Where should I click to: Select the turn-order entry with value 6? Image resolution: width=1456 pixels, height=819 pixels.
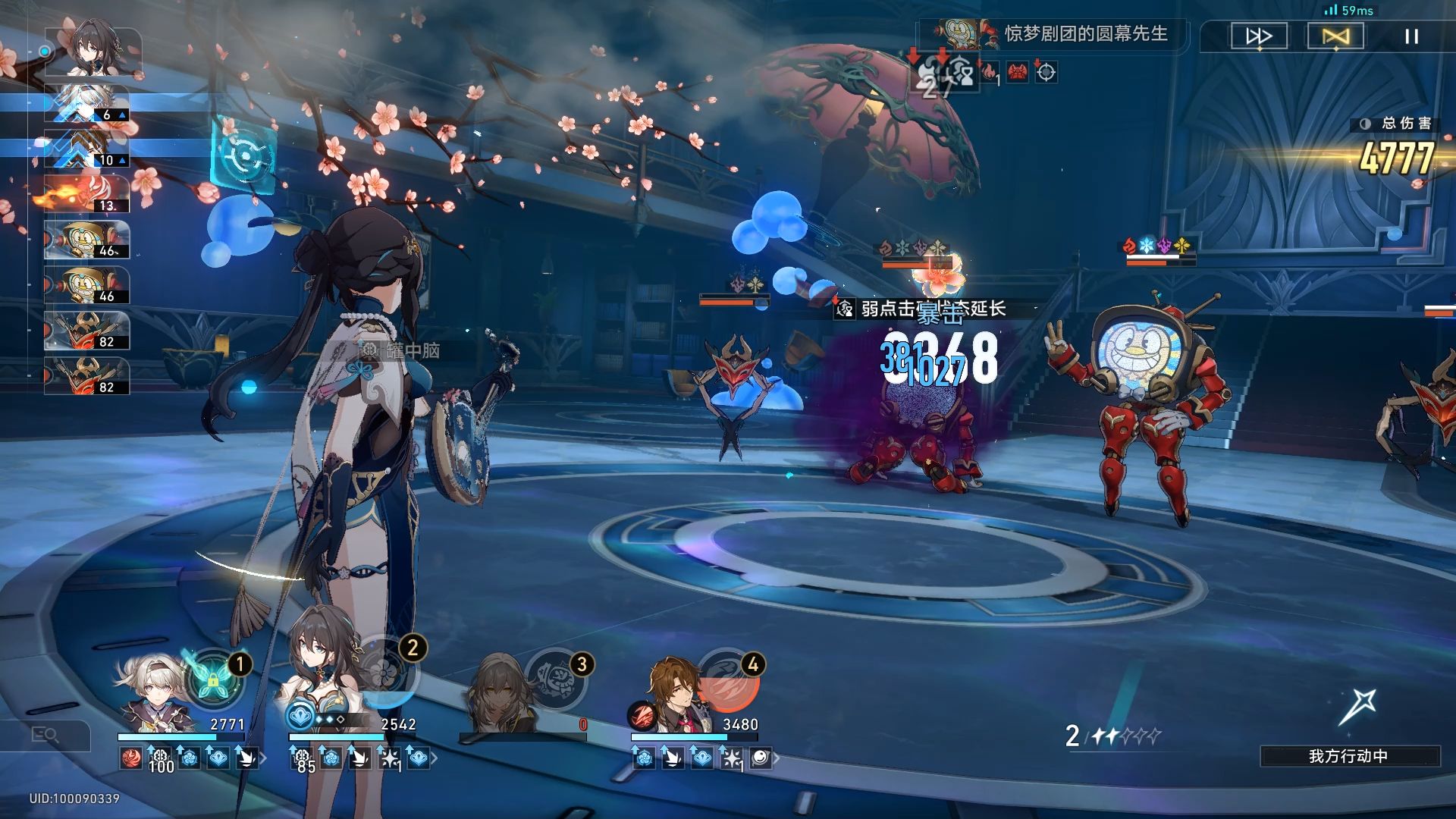[x=87, y=104]
